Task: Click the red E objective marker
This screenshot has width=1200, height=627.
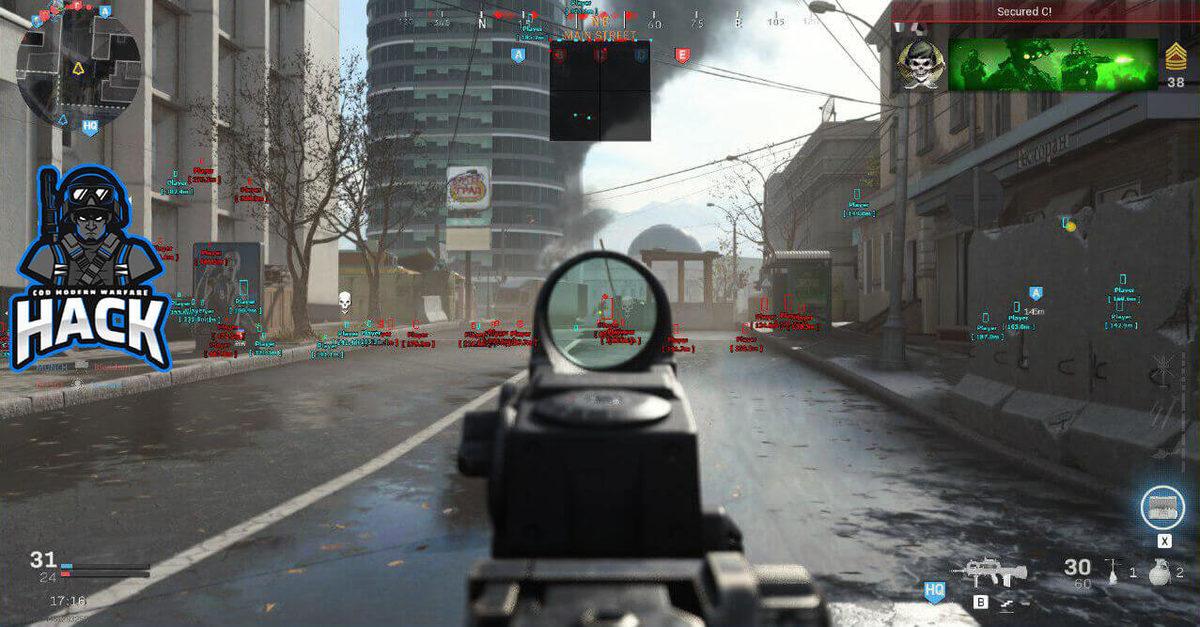Action: pos(682,56)
